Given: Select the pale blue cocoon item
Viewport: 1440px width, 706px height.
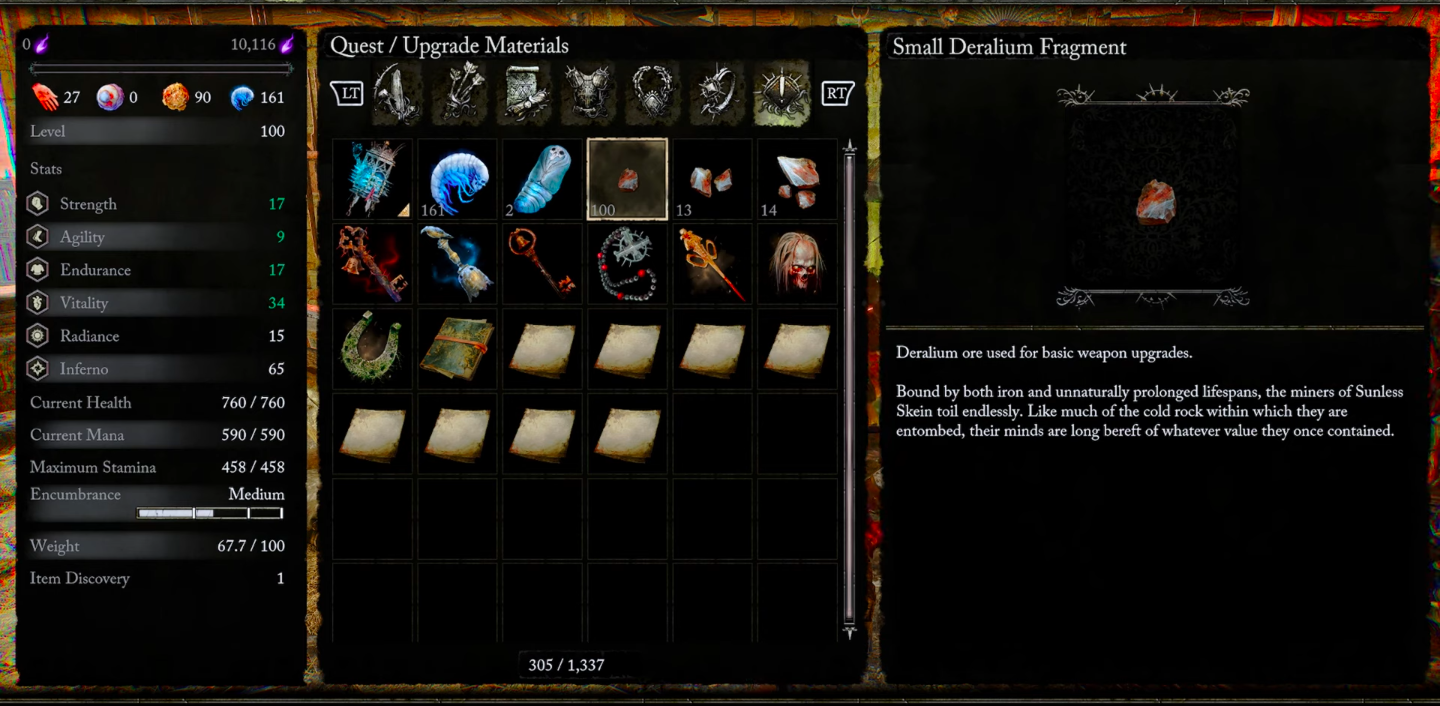Looking at the screenshot, I should [542, 179].
